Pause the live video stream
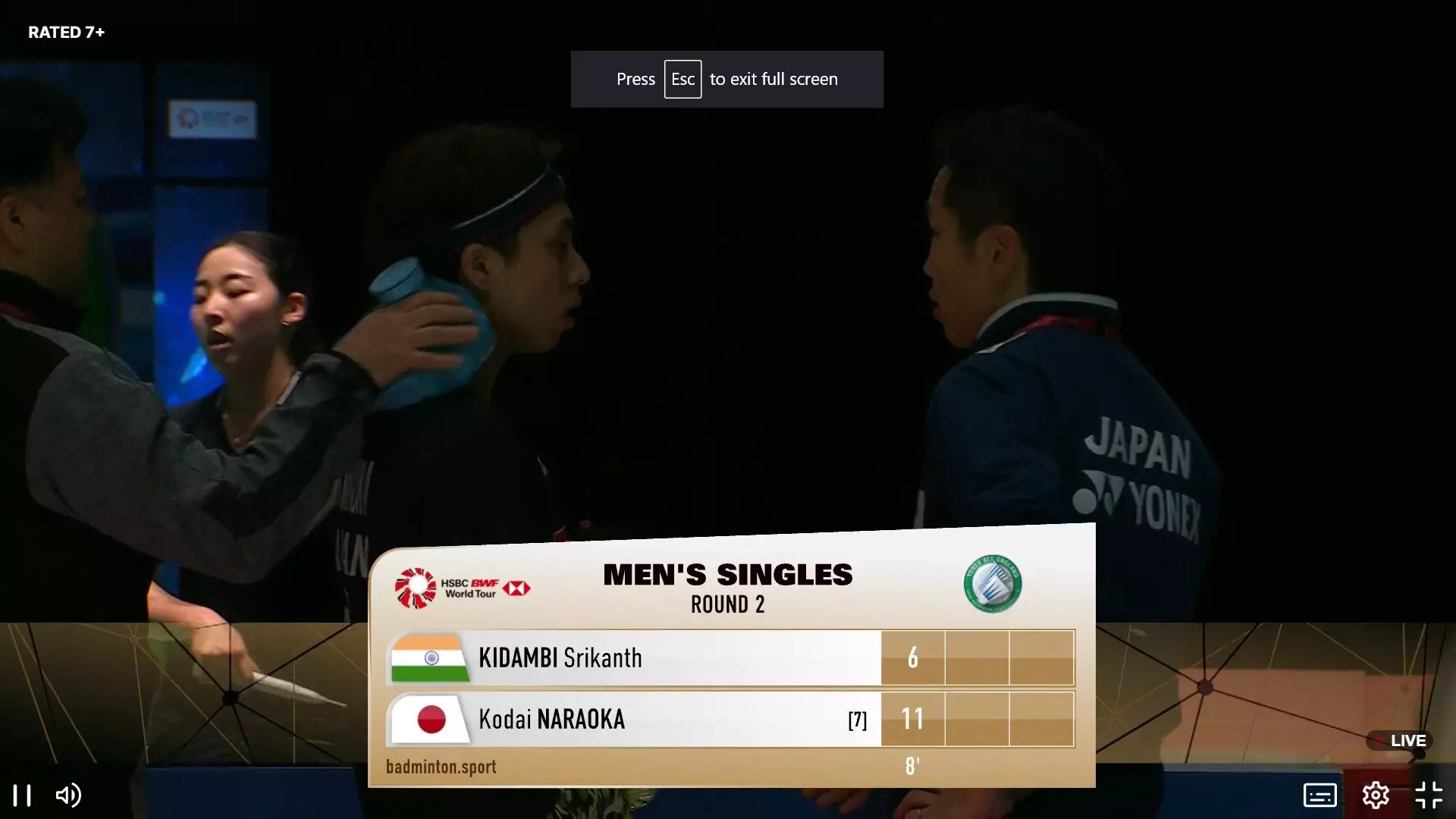 coord(22,795)
